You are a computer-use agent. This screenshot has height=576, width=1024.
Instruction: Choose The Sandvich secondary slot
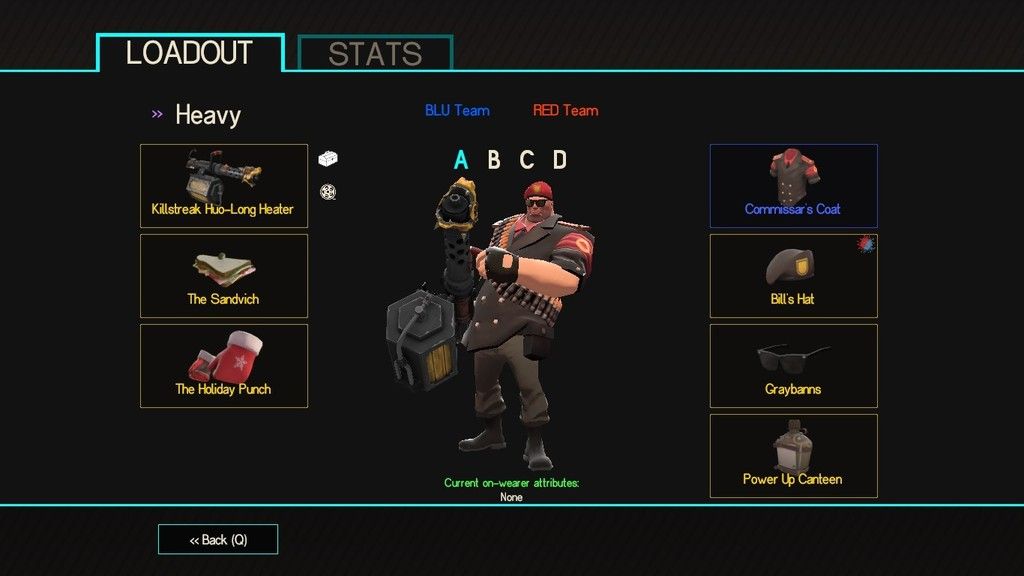pyautogui.click(x=223, y=276)
